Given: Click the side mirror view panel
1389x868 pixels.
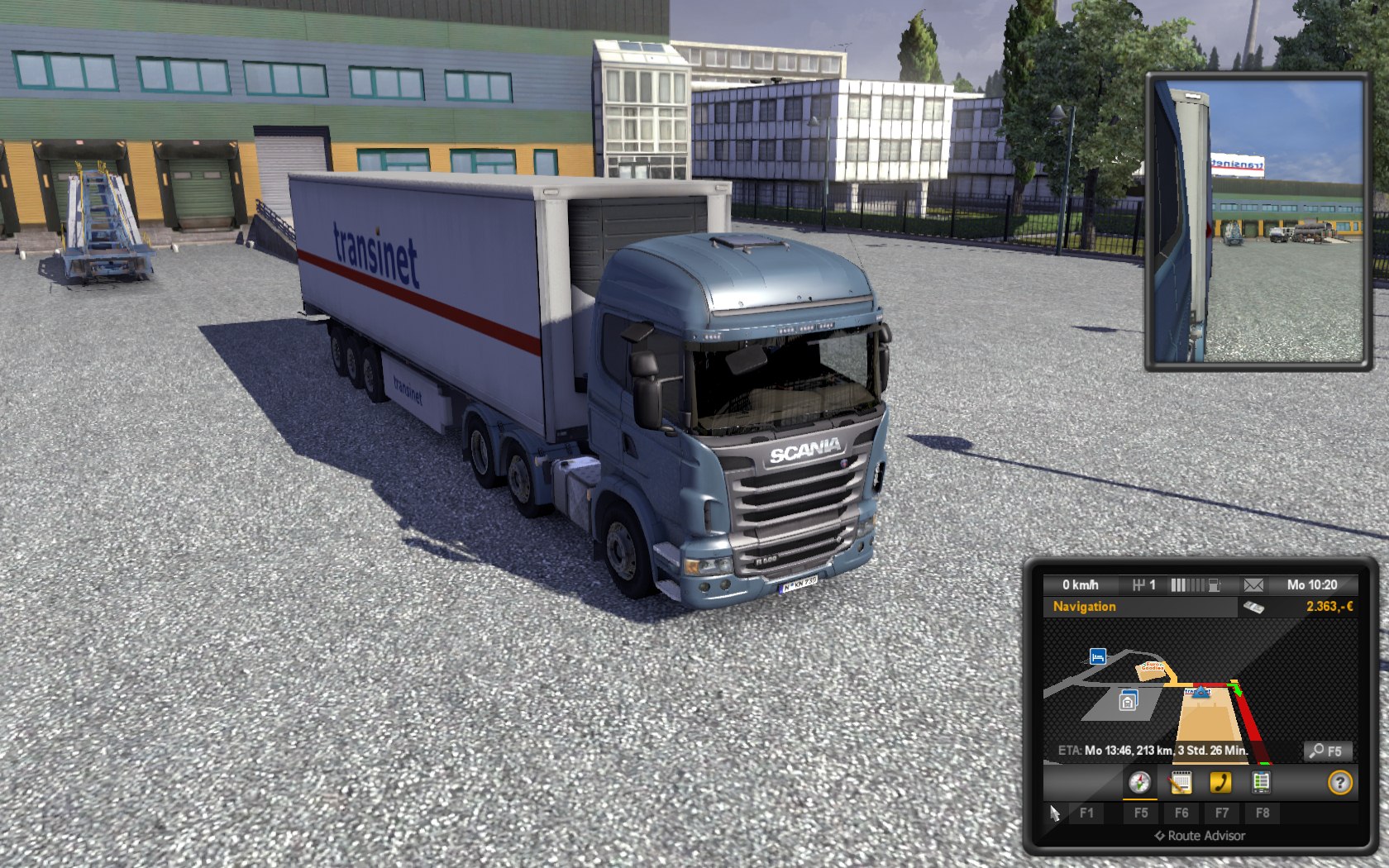Looking at the screenshot, I should click(x=1258, y=222).
